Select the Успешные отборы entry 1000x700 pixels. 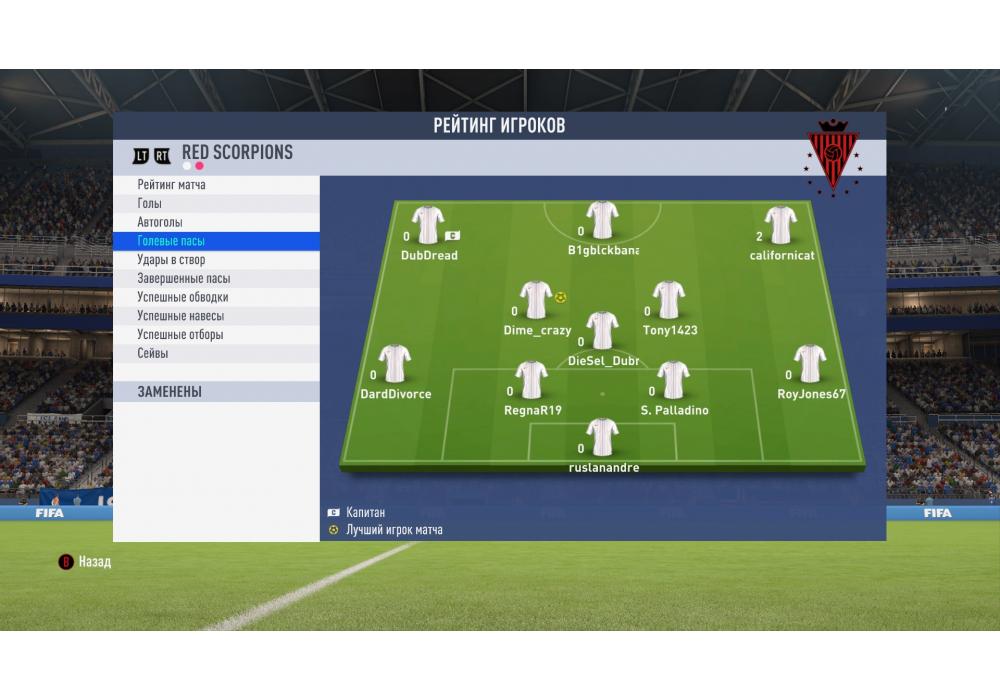pyautogui.click(x=180, y=335)
